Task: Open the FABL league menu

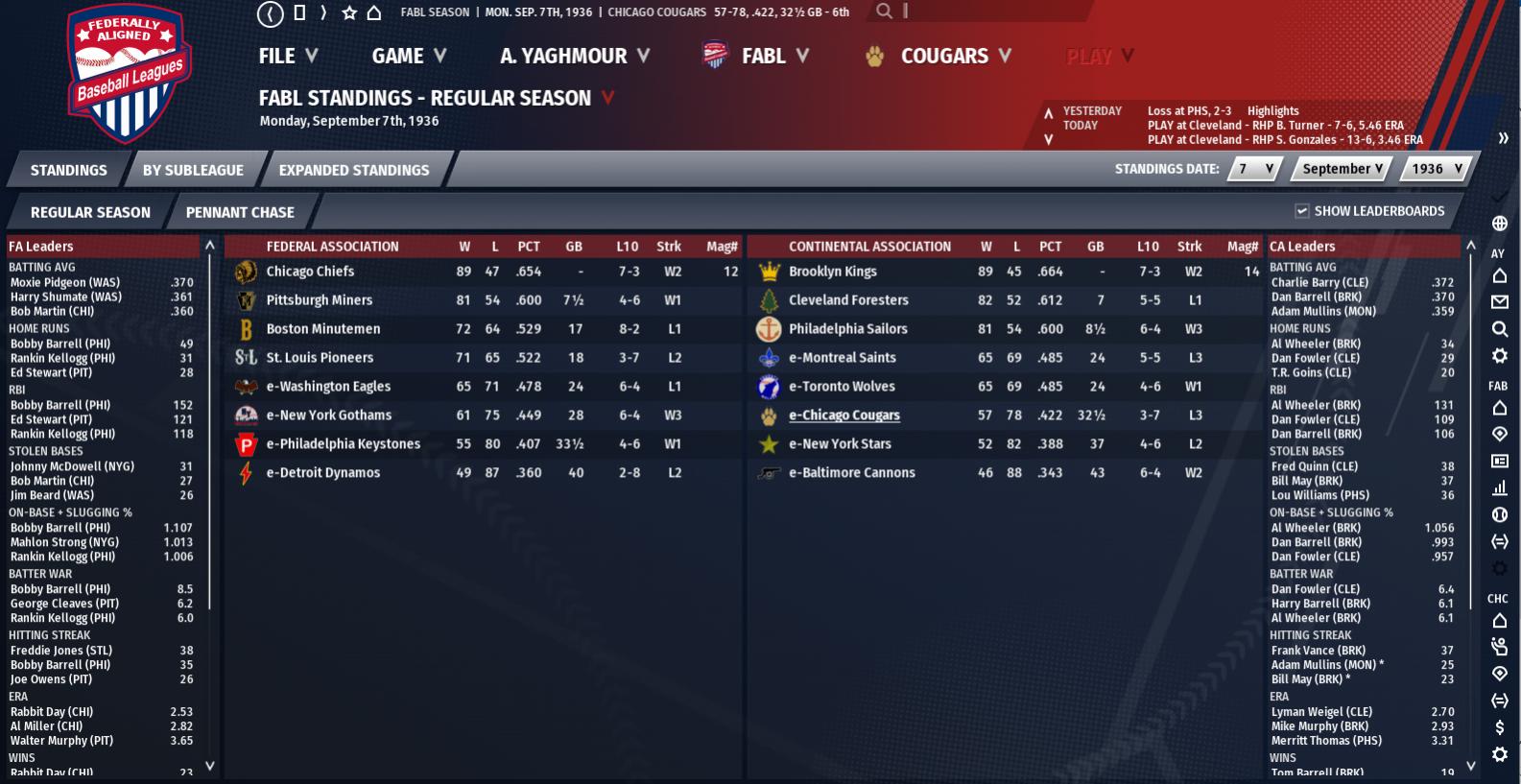Action: click(756, 57)
